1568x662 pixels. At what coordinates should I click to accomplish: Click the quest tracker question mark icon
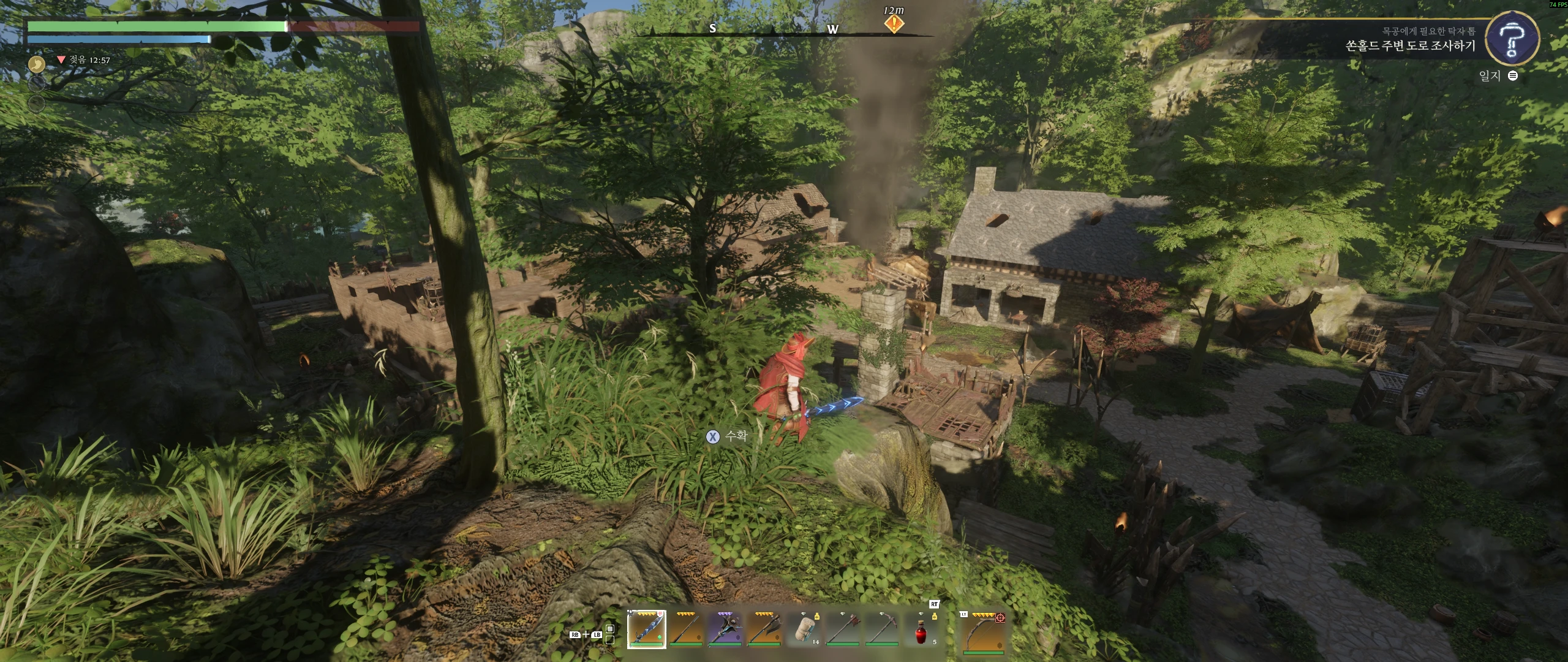[1512, 39]
